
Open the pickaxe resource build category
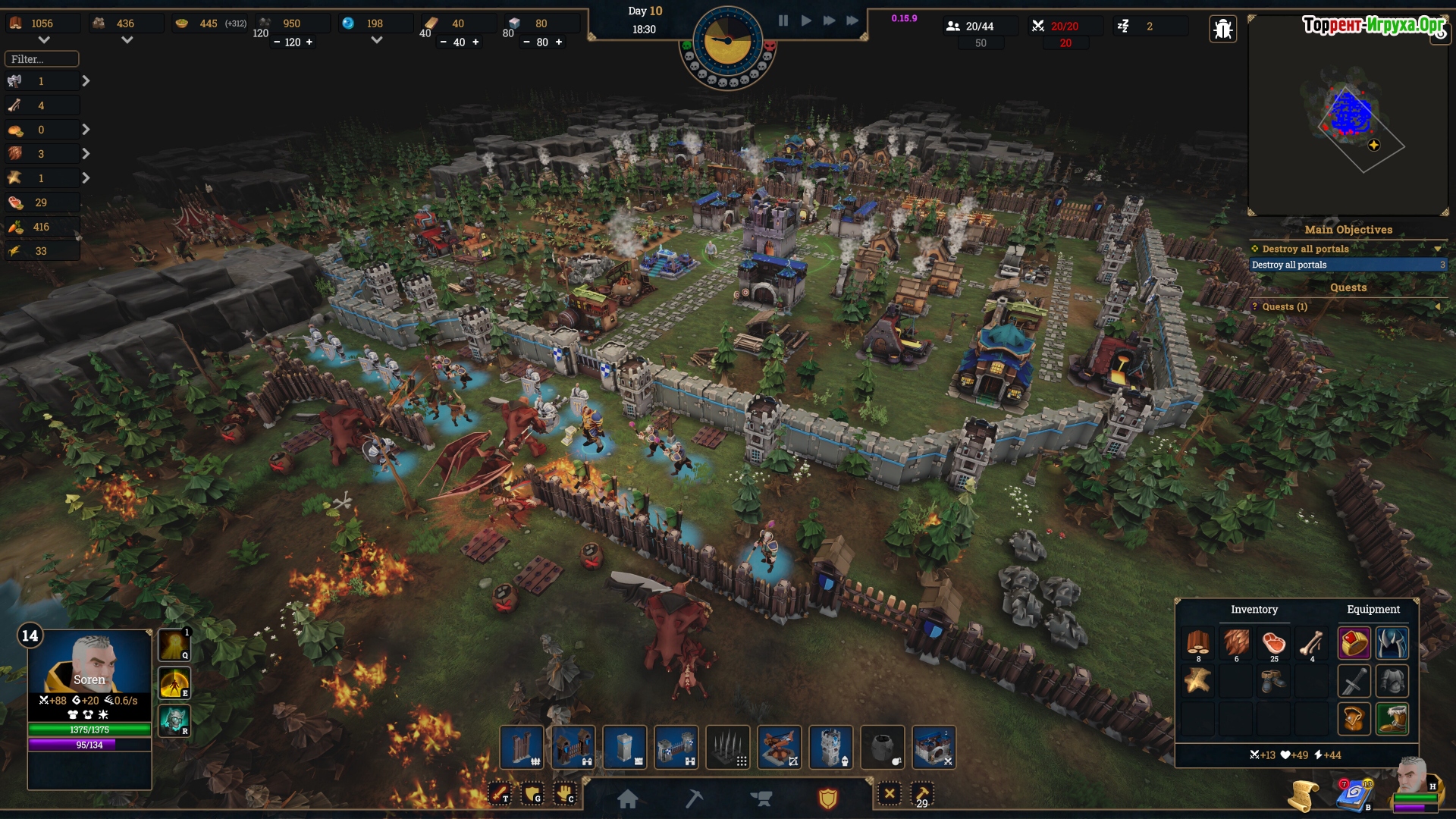coord(694,798)
